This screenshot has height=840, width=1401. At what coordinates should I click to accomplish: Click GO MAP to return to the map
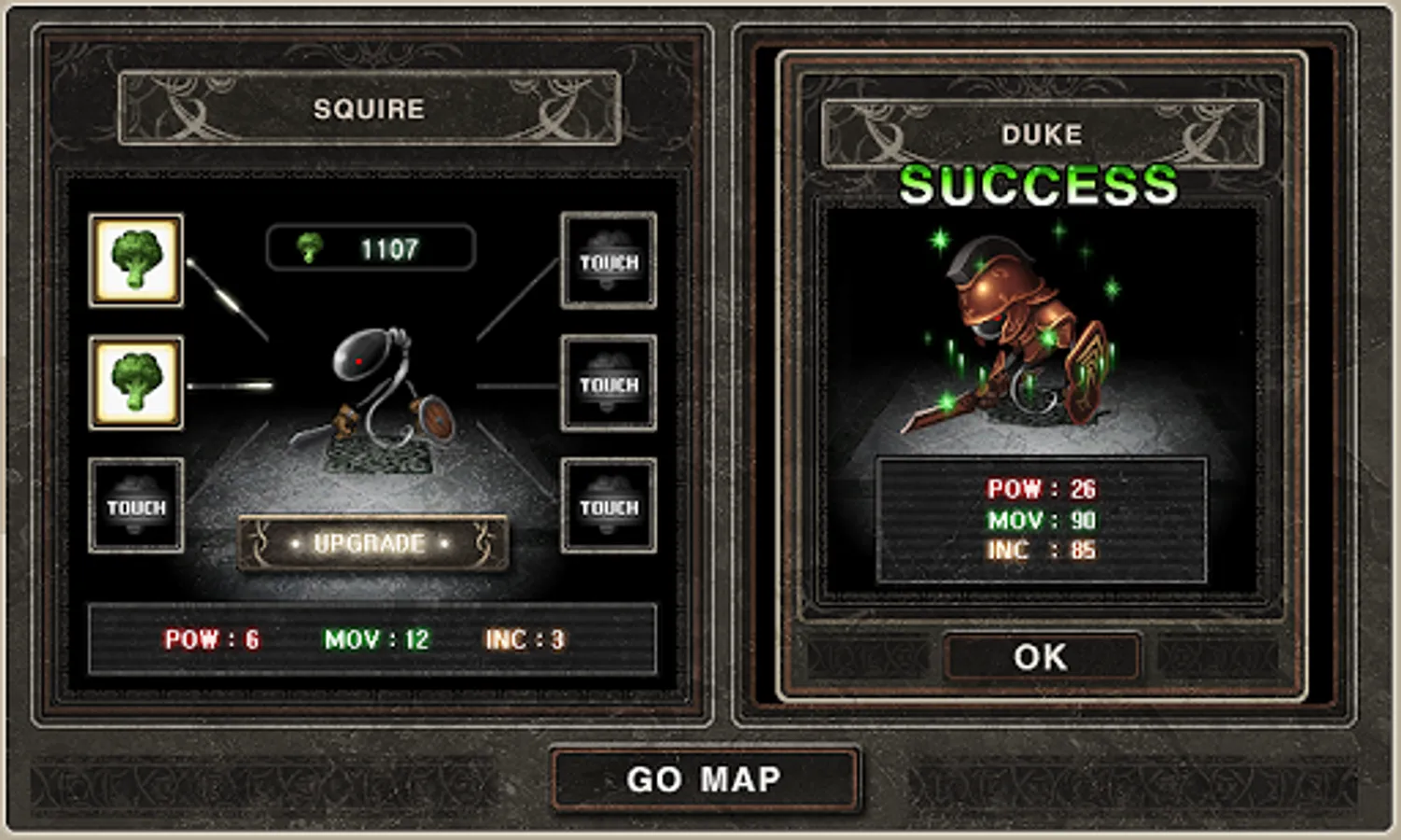[707, 779]
